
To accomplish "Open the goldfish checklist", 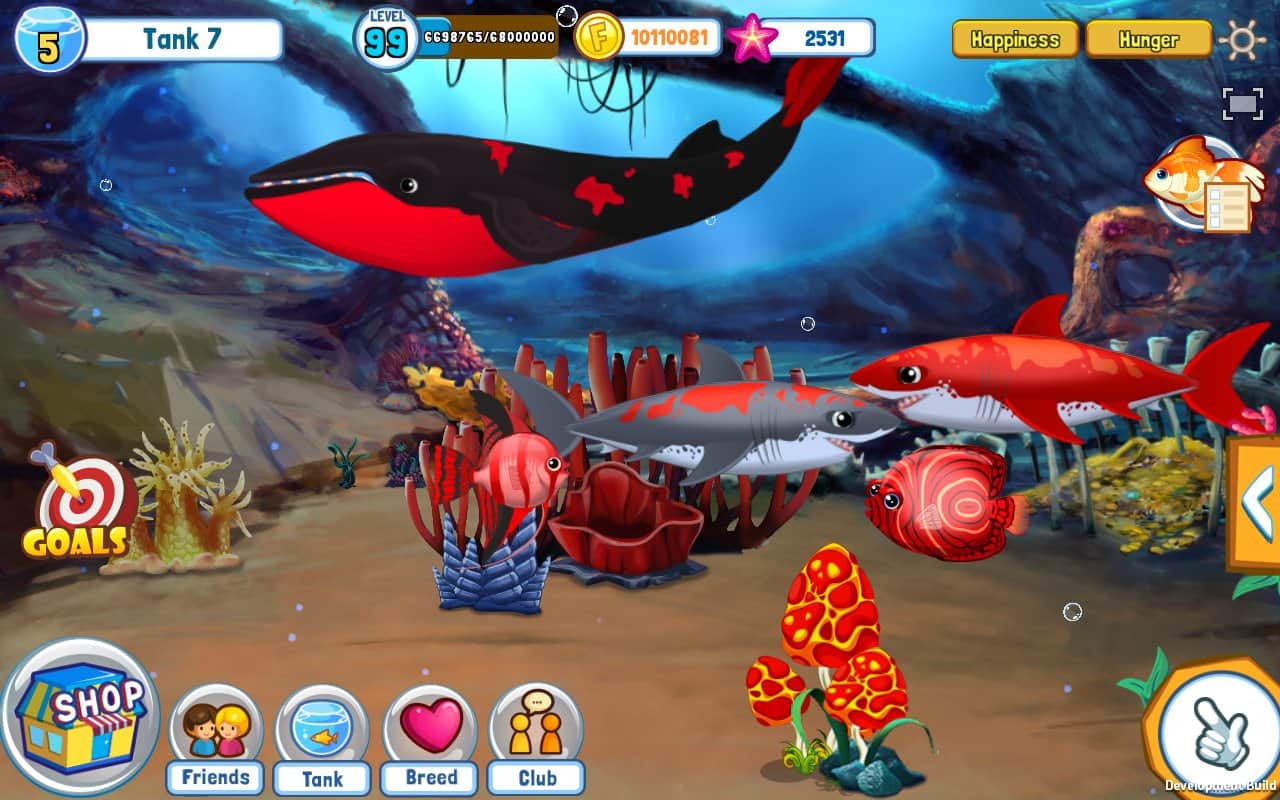I will click(x=1198, y=184).
